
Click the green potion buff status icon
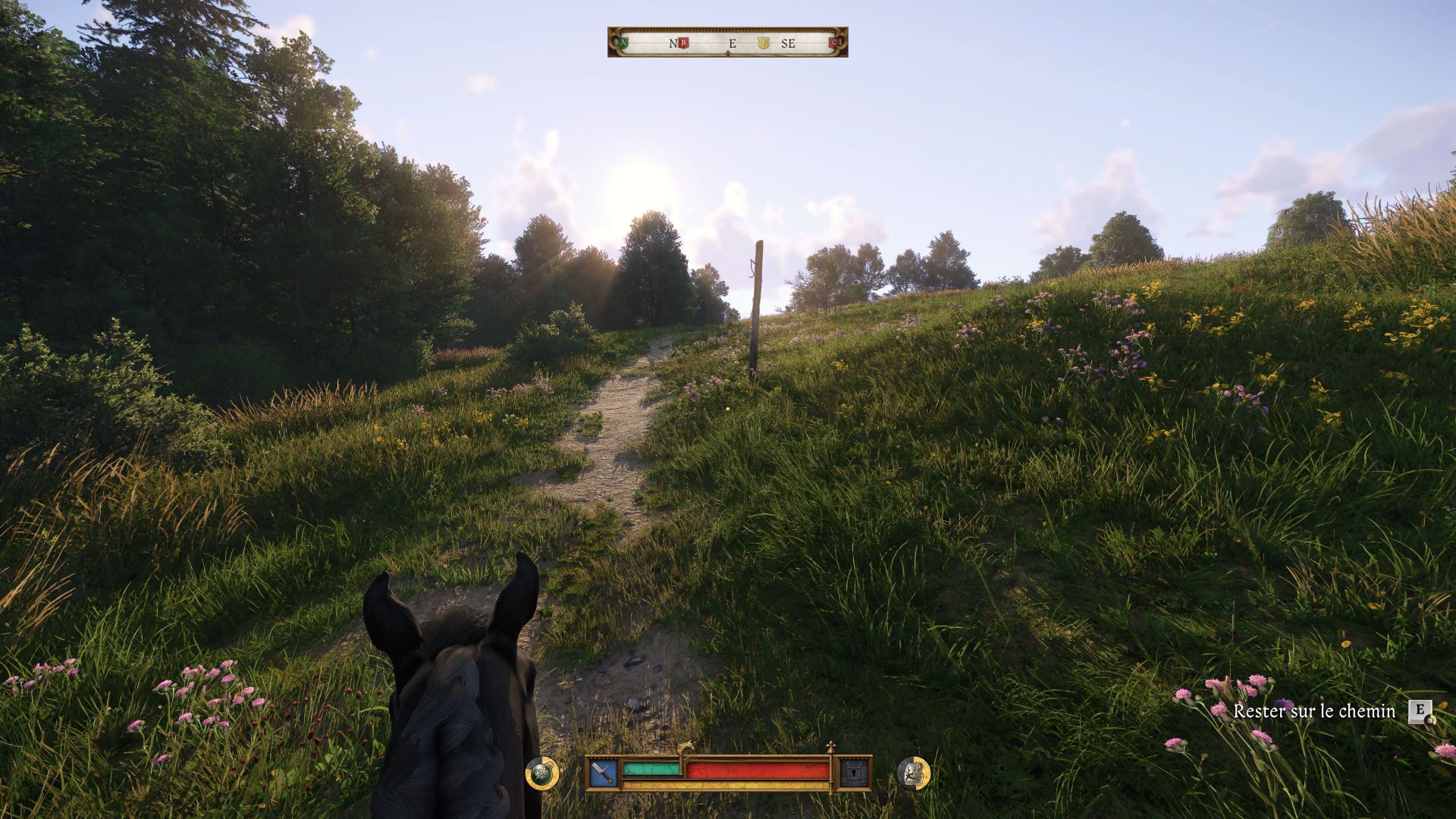(x=542, y=773)
